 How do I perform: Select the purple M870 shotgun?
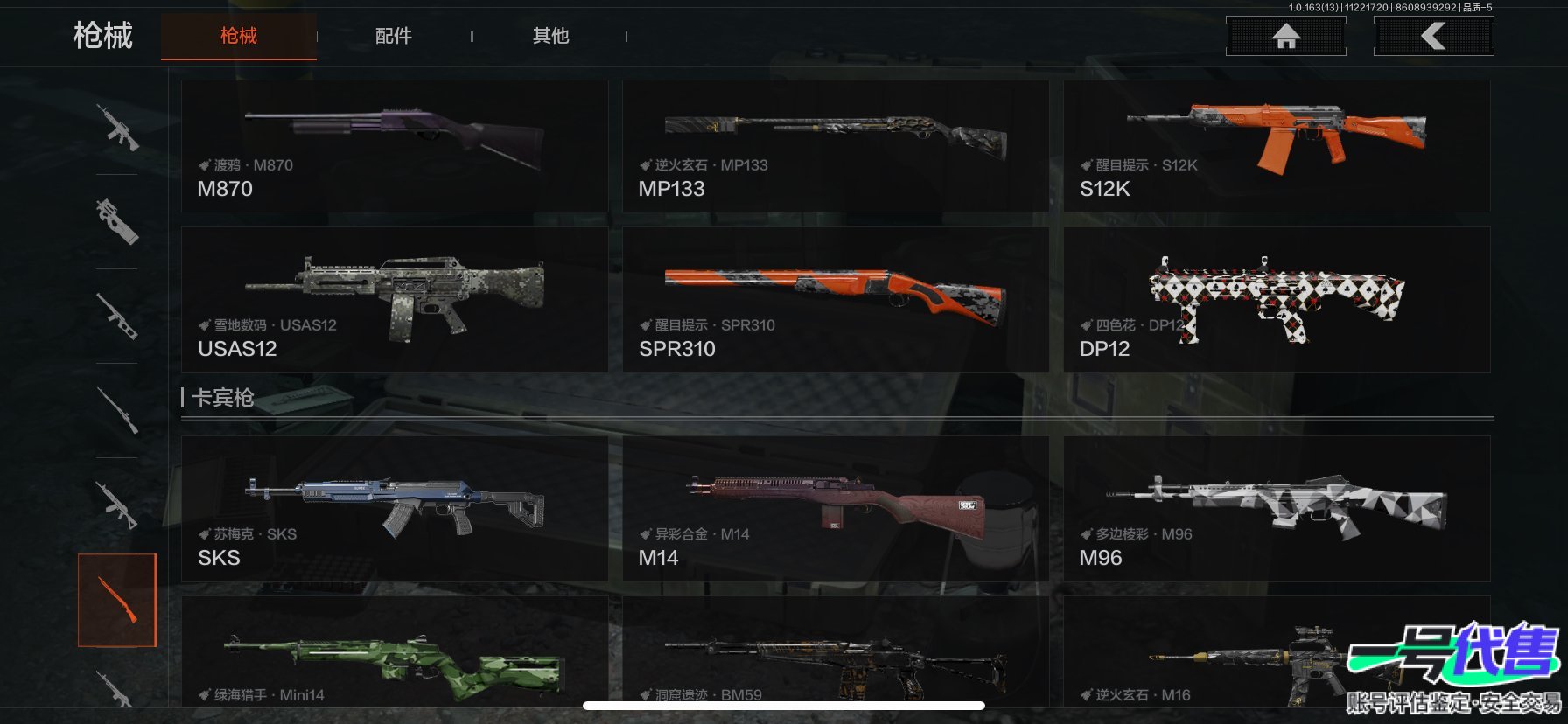point(394,146)
